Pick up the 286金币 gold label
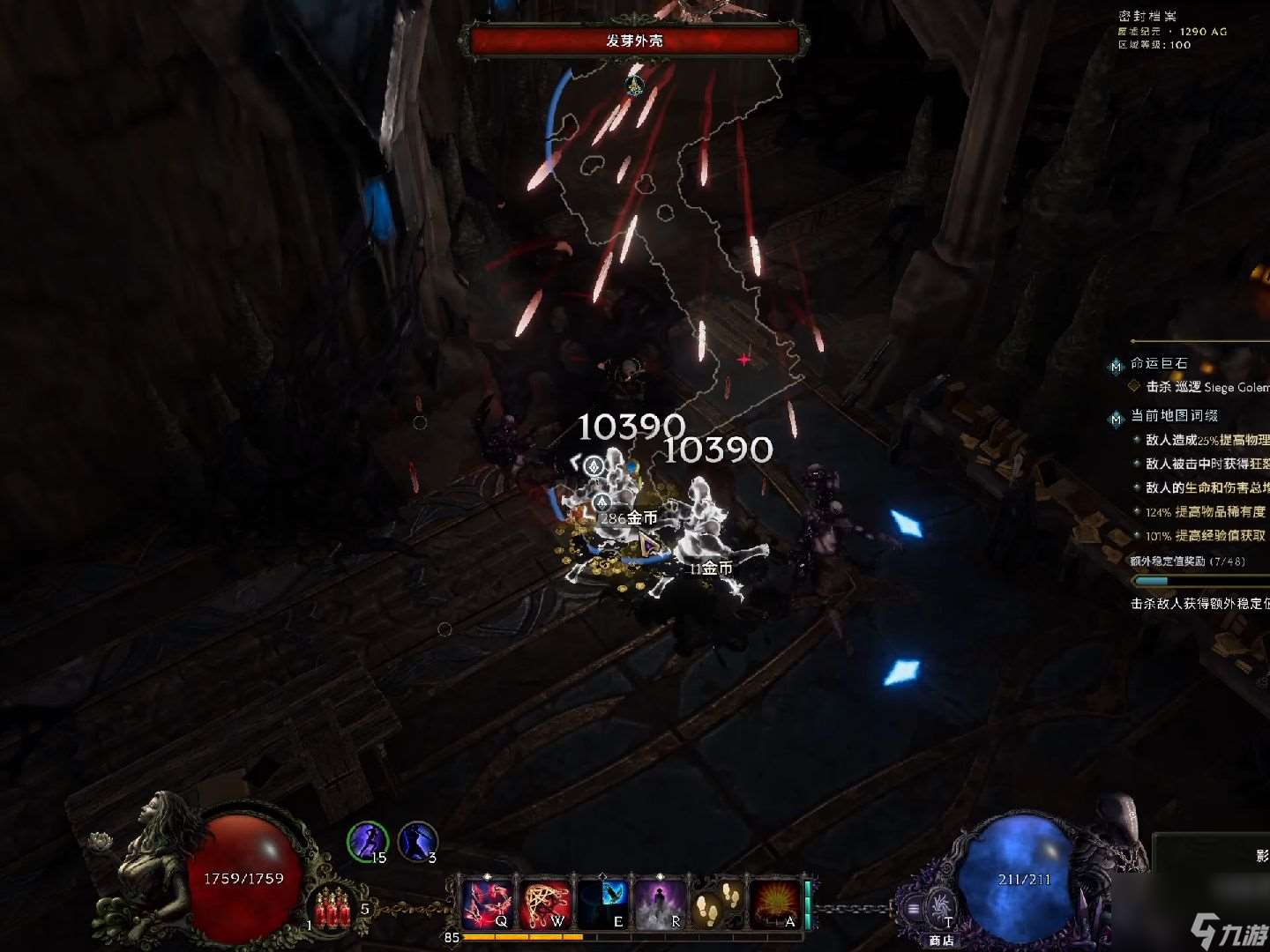 [628, 518]
